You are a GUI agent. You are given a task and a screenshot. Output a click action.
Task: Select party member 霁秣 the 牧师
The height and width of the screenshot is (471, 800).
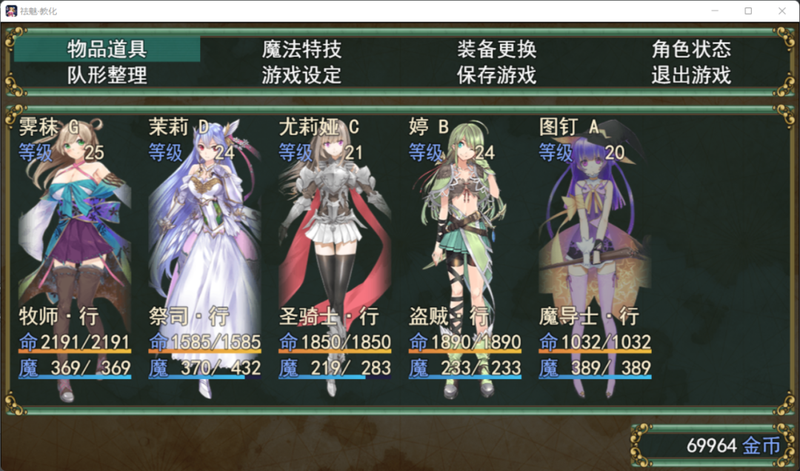77,250
